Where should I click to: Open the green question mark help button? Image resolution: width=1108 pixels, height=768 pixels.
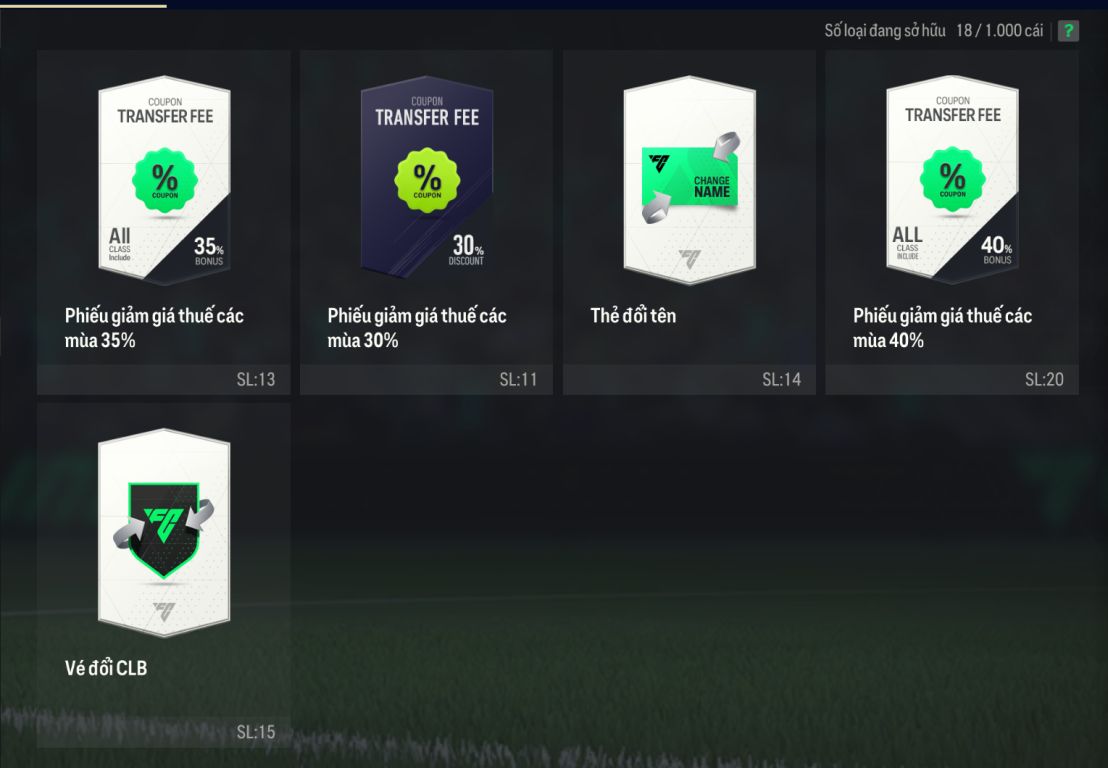coord(1068,31)
